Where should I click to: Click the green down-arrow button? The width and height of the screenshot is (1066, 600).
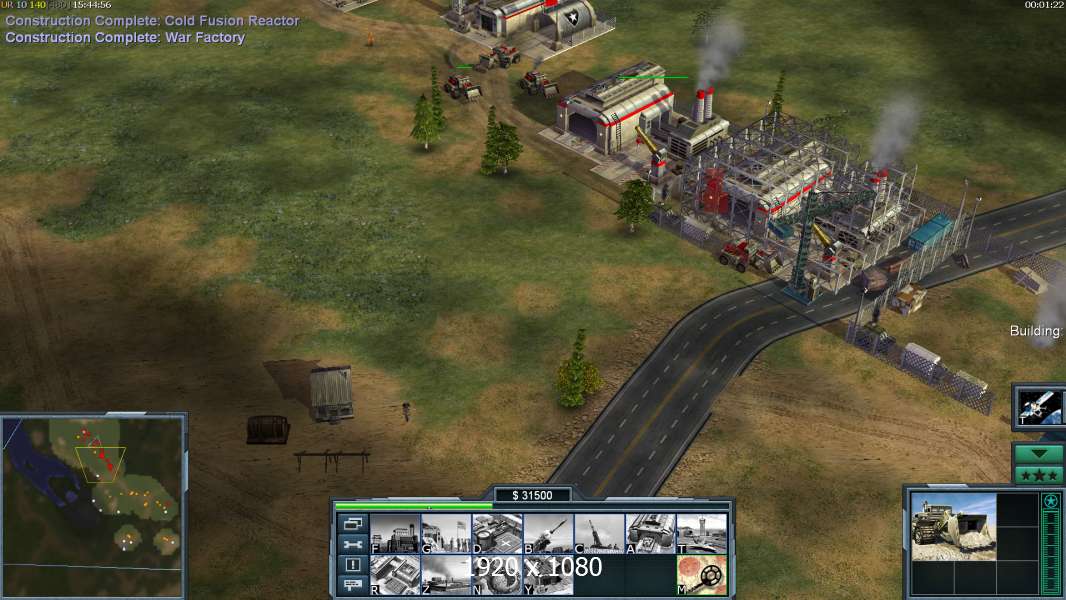click(x=1038, y=454)
